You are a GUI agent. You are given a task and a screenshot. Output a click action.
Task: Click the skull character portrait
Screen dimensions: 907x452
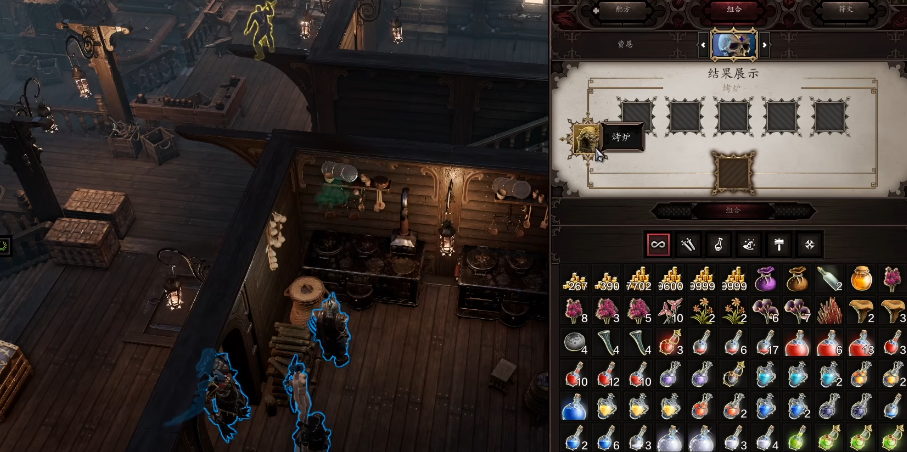734,44
